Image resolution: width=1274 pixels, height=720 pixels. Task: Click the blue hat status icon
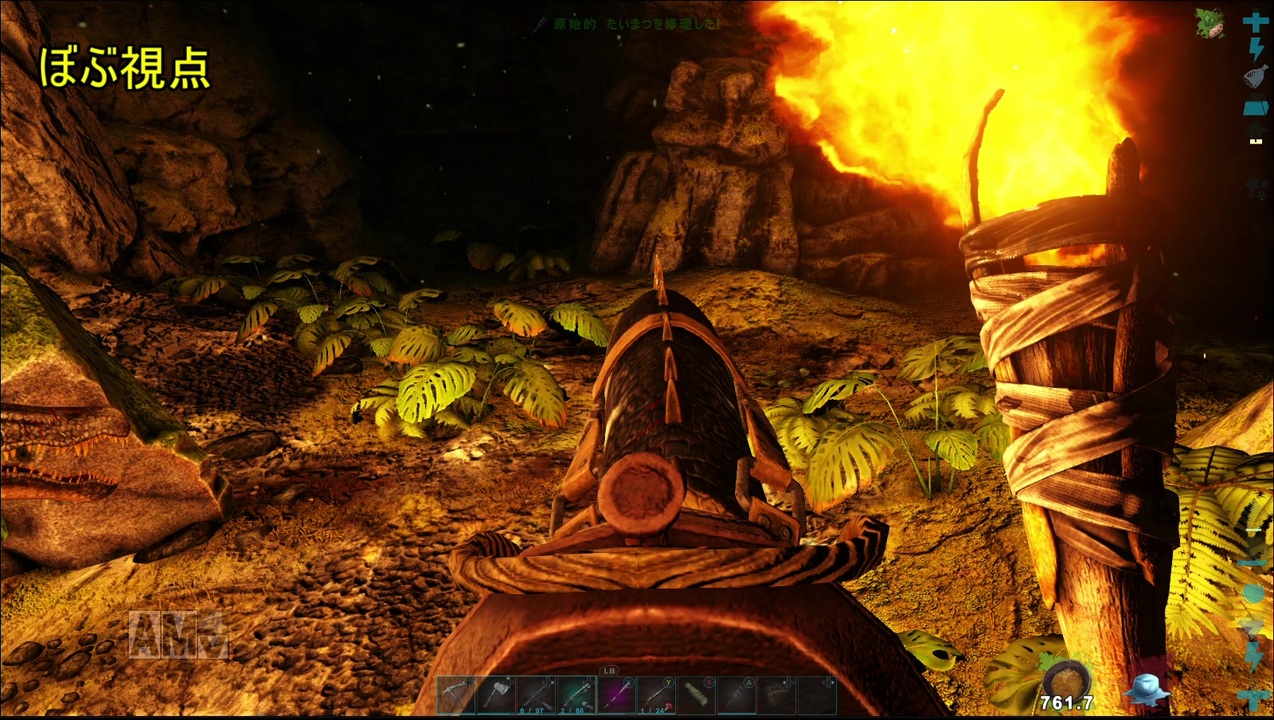click(x=1145, y=690)
